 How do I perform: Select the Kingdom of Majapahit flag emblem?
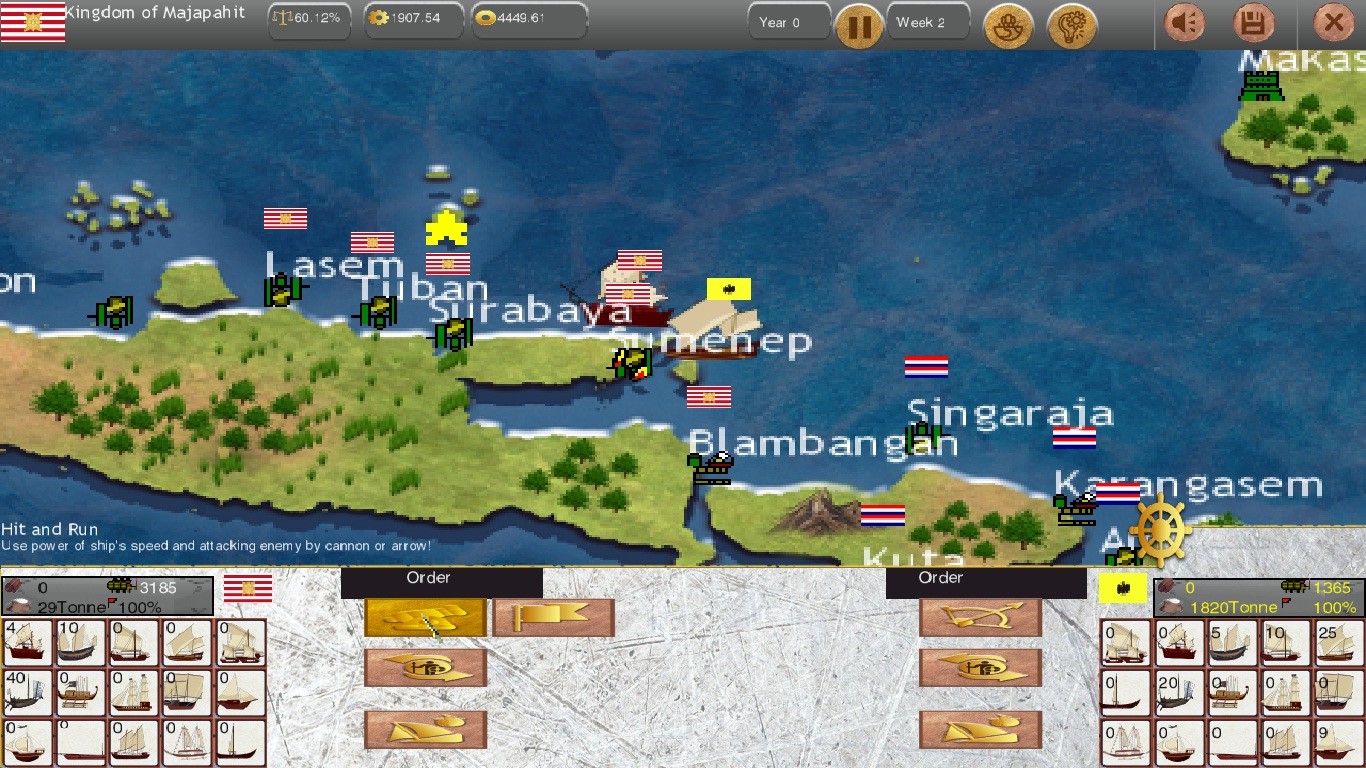[x=33, y=20]
